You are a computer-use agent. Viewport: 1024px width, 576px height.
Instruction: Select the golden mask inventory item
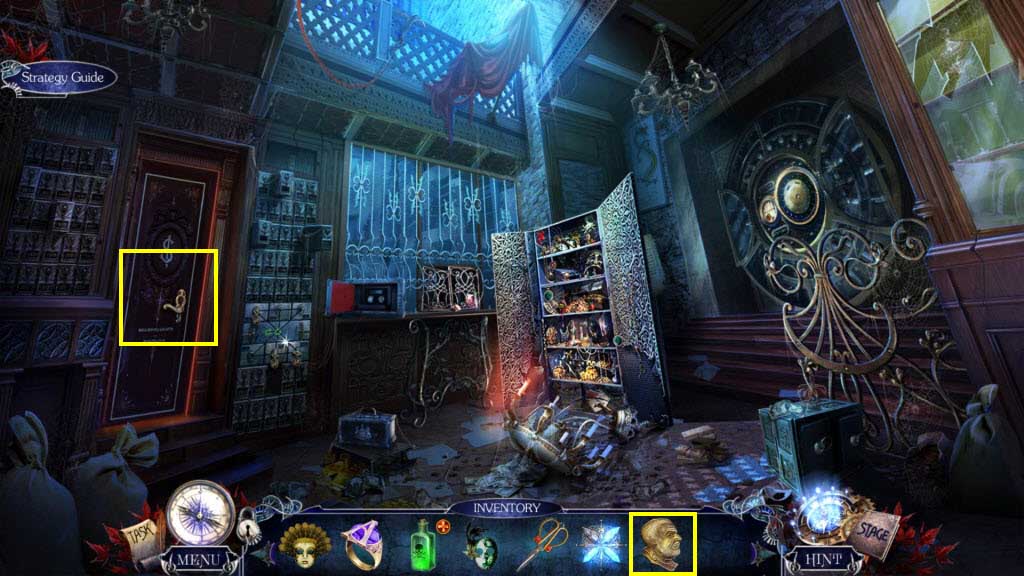pyautogui.click(x=304, y=543)
